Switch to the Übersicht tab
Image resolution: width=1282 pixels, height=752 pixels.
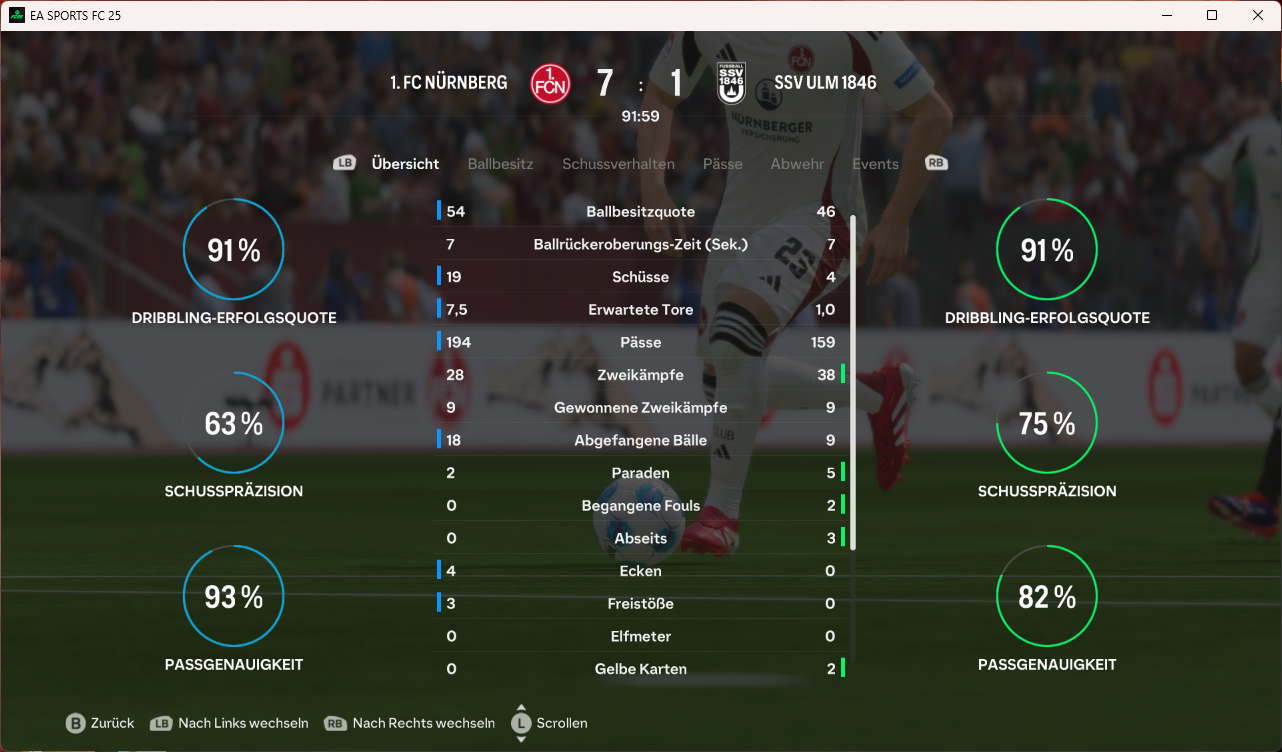[405, 164]
